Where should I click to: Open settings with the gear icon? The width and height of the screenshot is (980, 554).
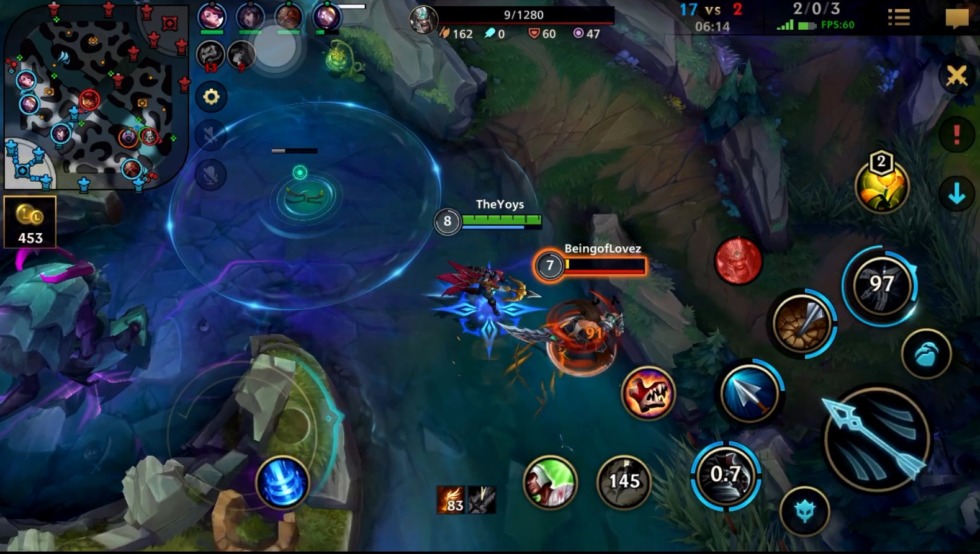(211, 97)
